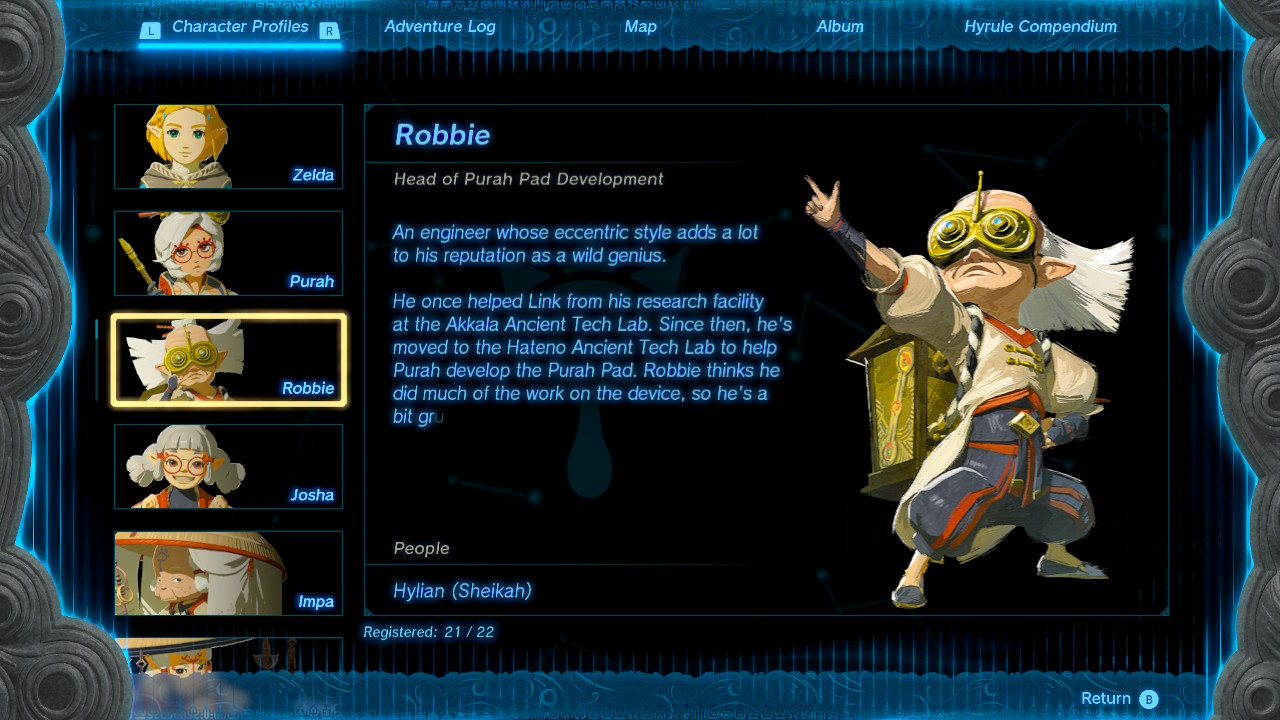Click the L shoulder button icon

pos(151,29)
